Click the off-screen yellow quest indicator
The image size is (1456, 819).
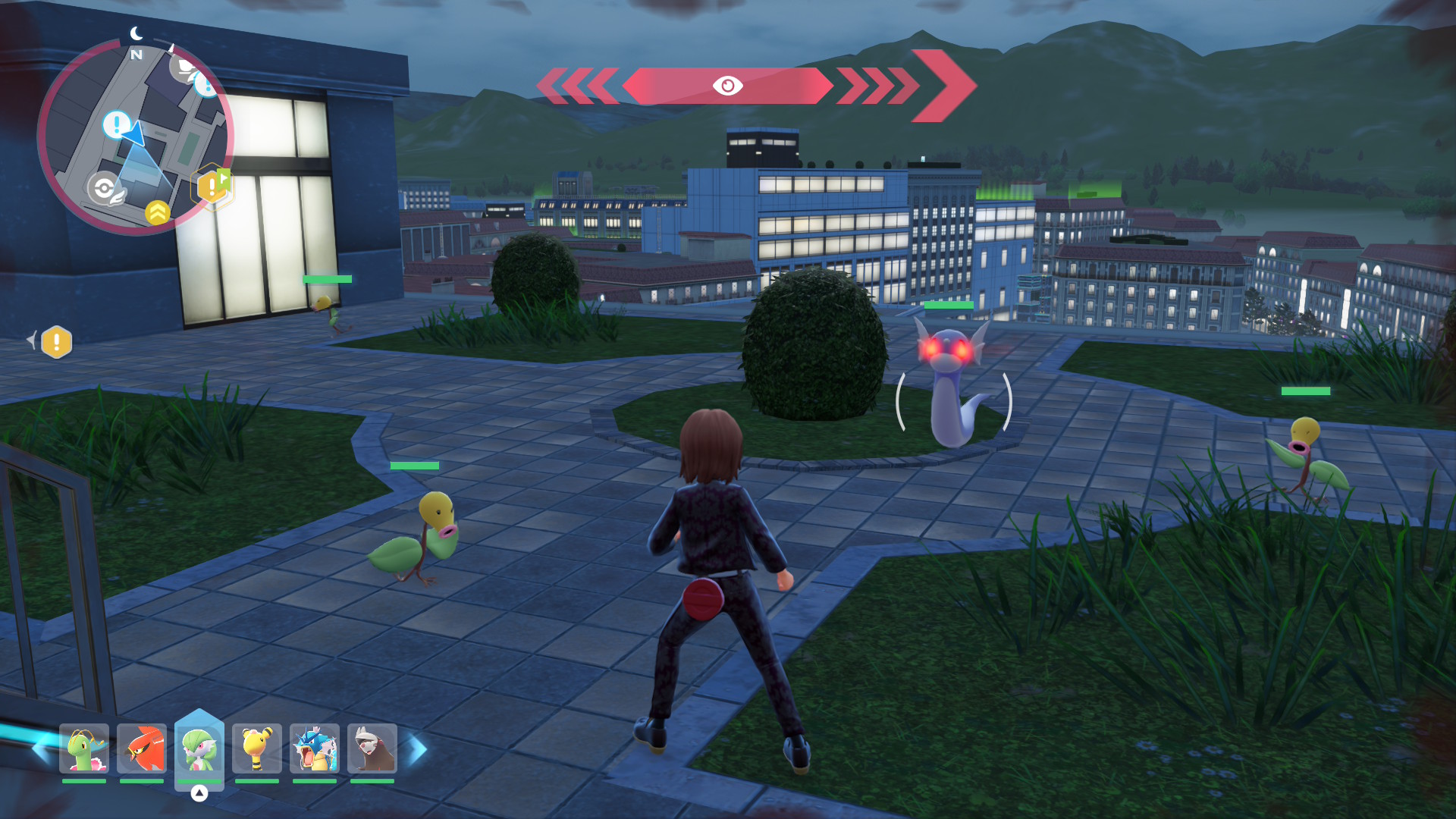click(x=56, y=342)
